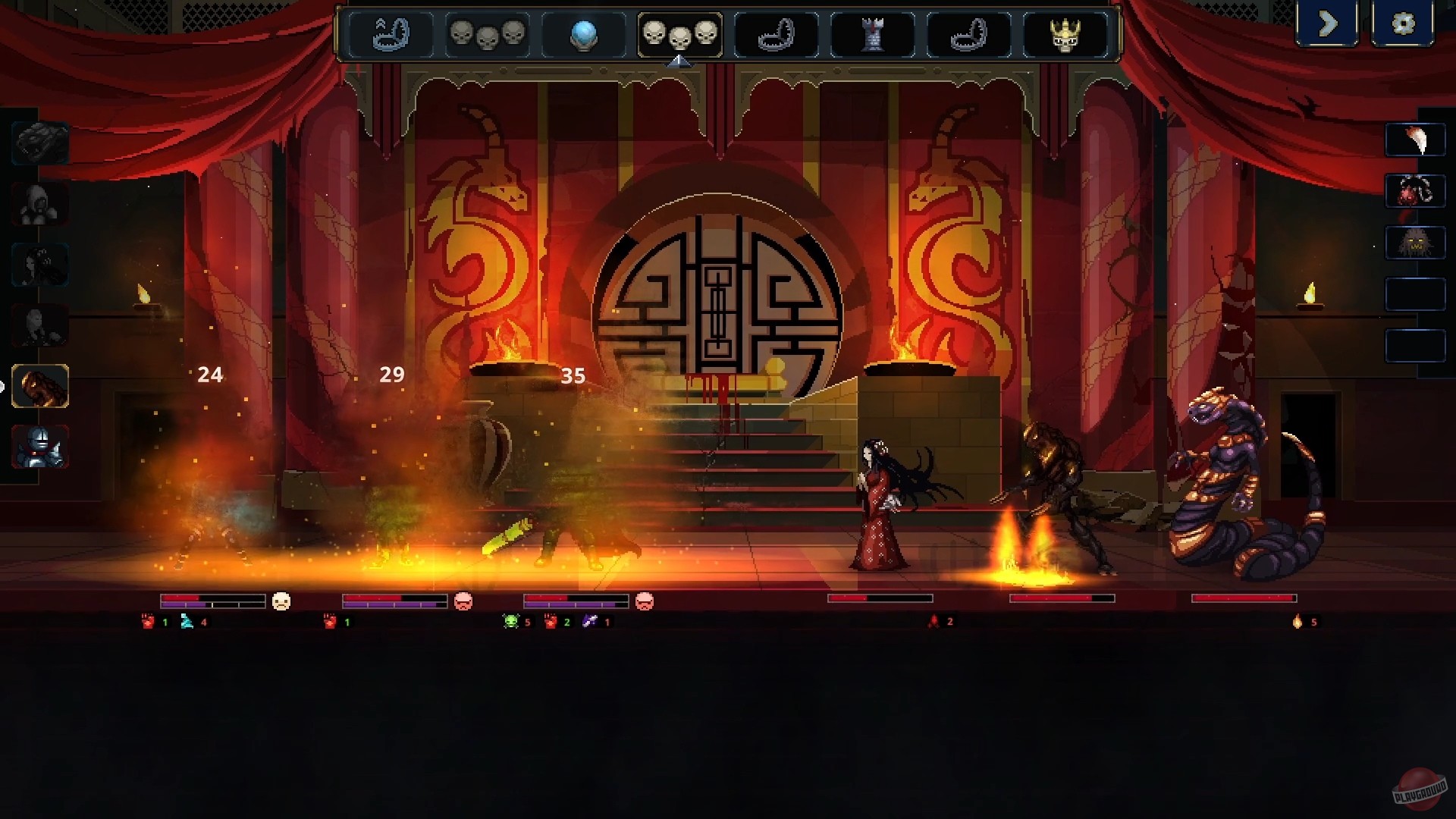Select the white fang artifact in right panel
Screen dimensions: 1456x819
click(x=1417, y=140)
